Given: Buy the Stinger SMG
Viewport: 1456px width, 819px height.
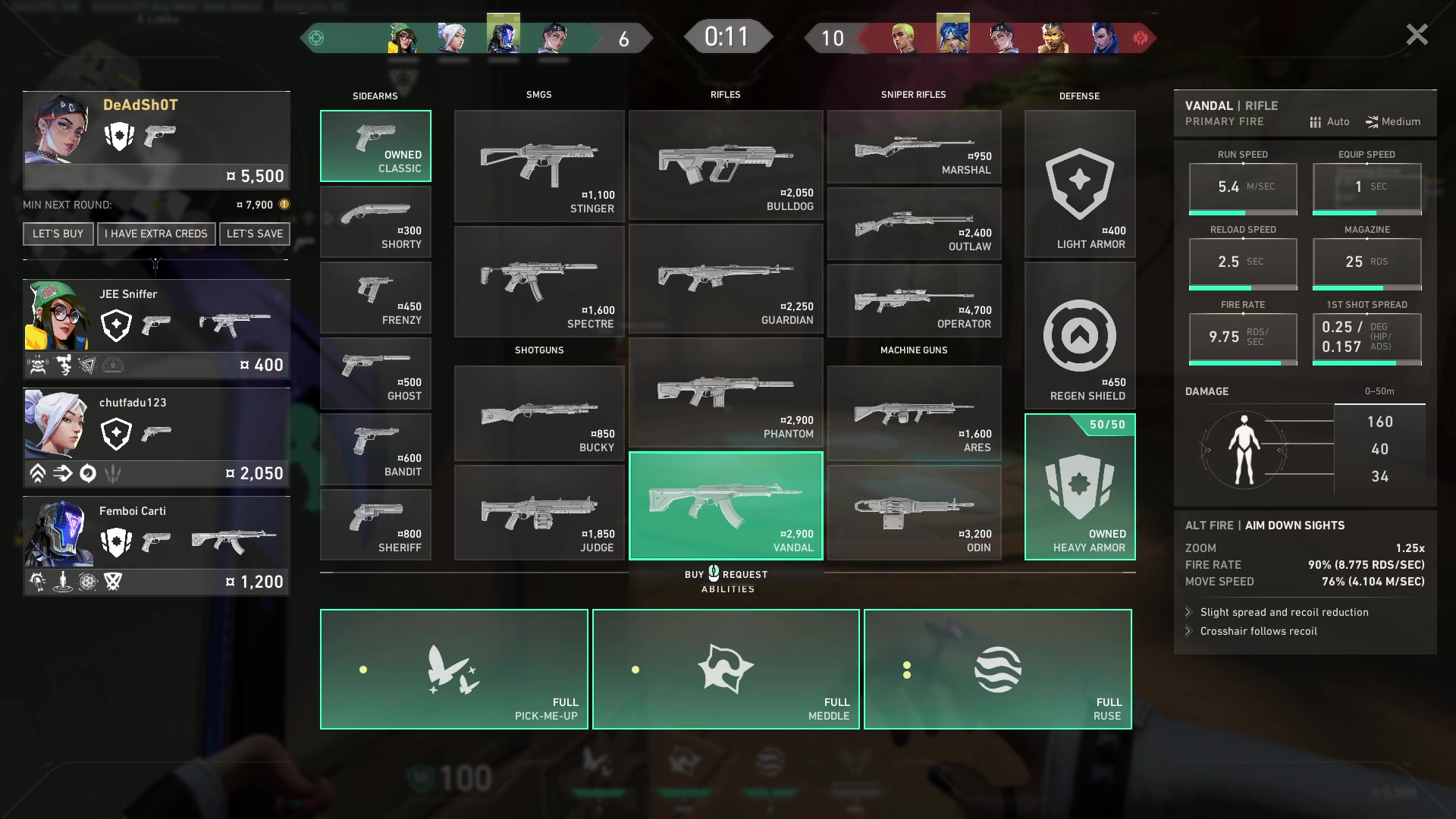Looking at the screenshot, I should pos(539,166).
